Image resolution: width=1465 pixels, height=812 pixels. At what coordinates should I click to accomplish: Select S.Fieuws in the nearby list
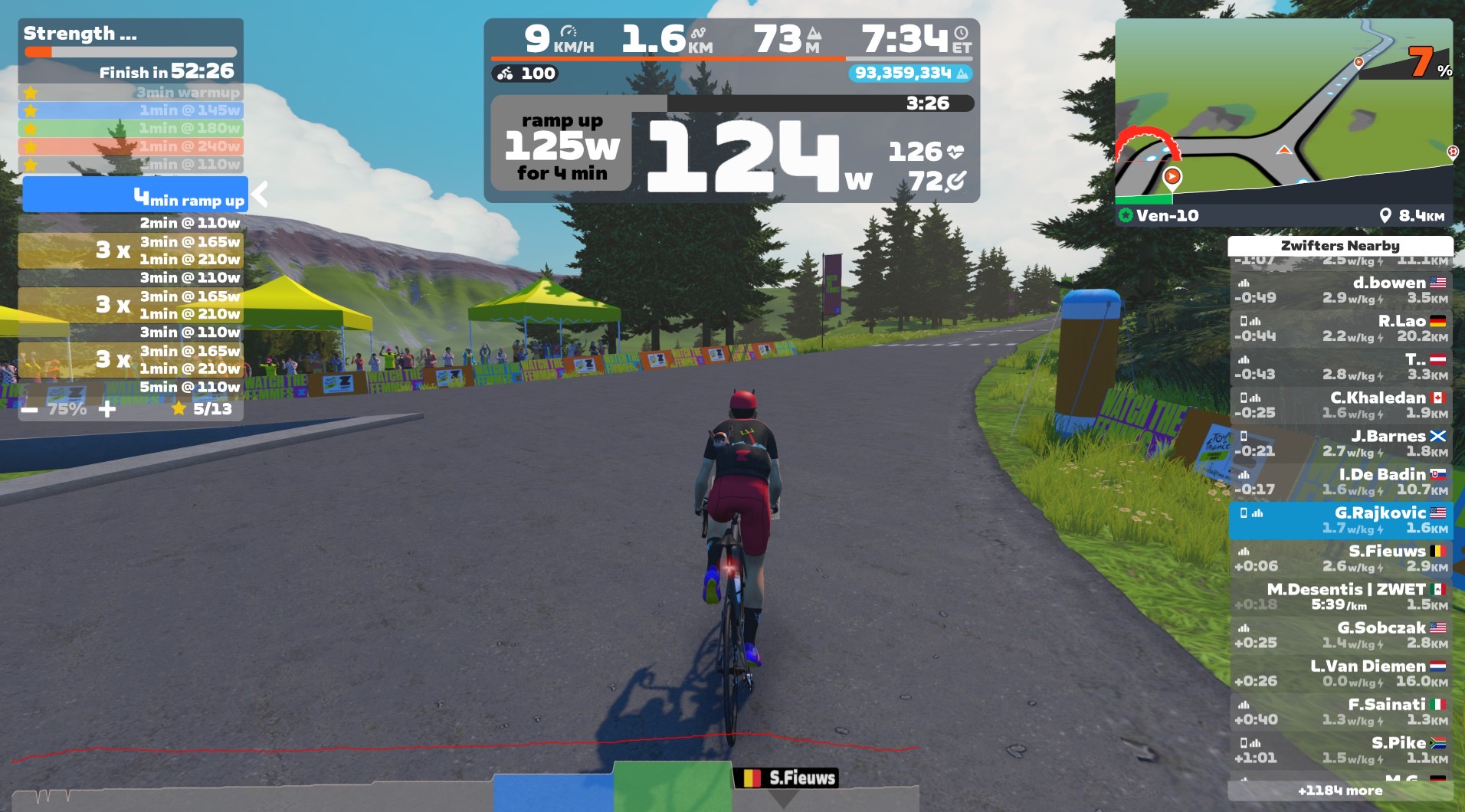[x=1341, y=558]
